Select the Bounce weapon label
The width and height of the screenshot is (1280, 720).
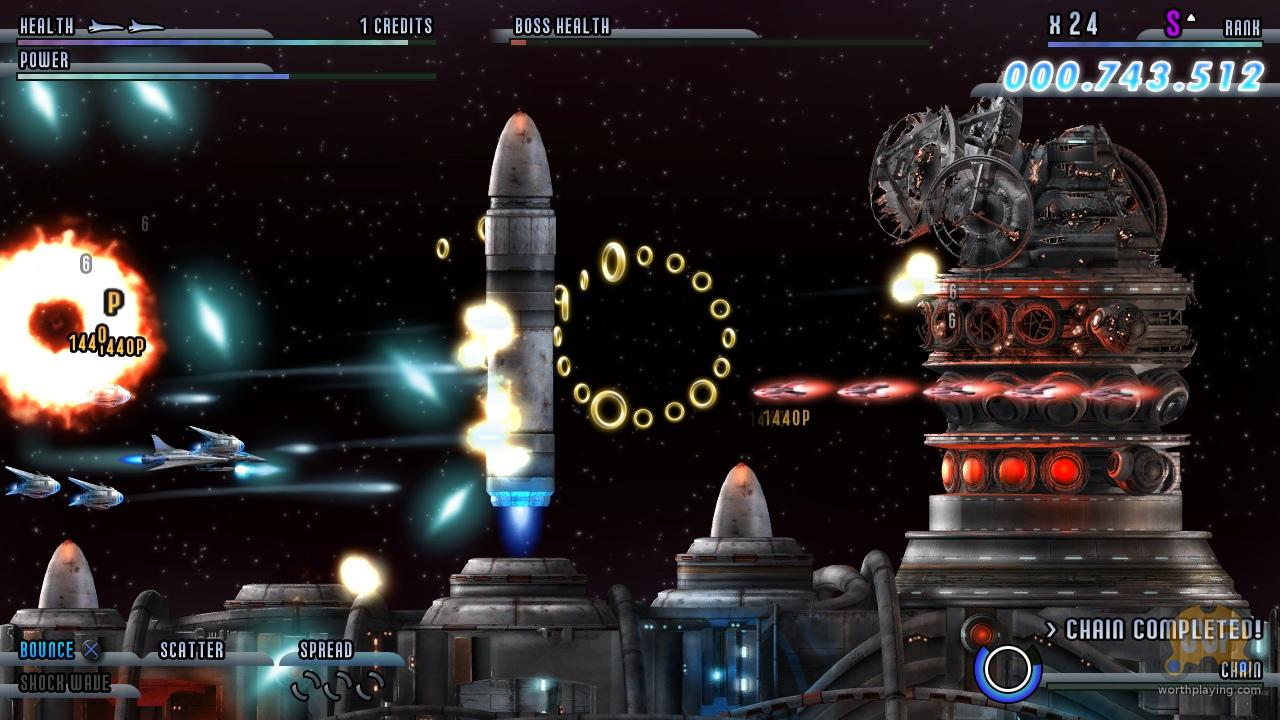(x=47, y=650)
